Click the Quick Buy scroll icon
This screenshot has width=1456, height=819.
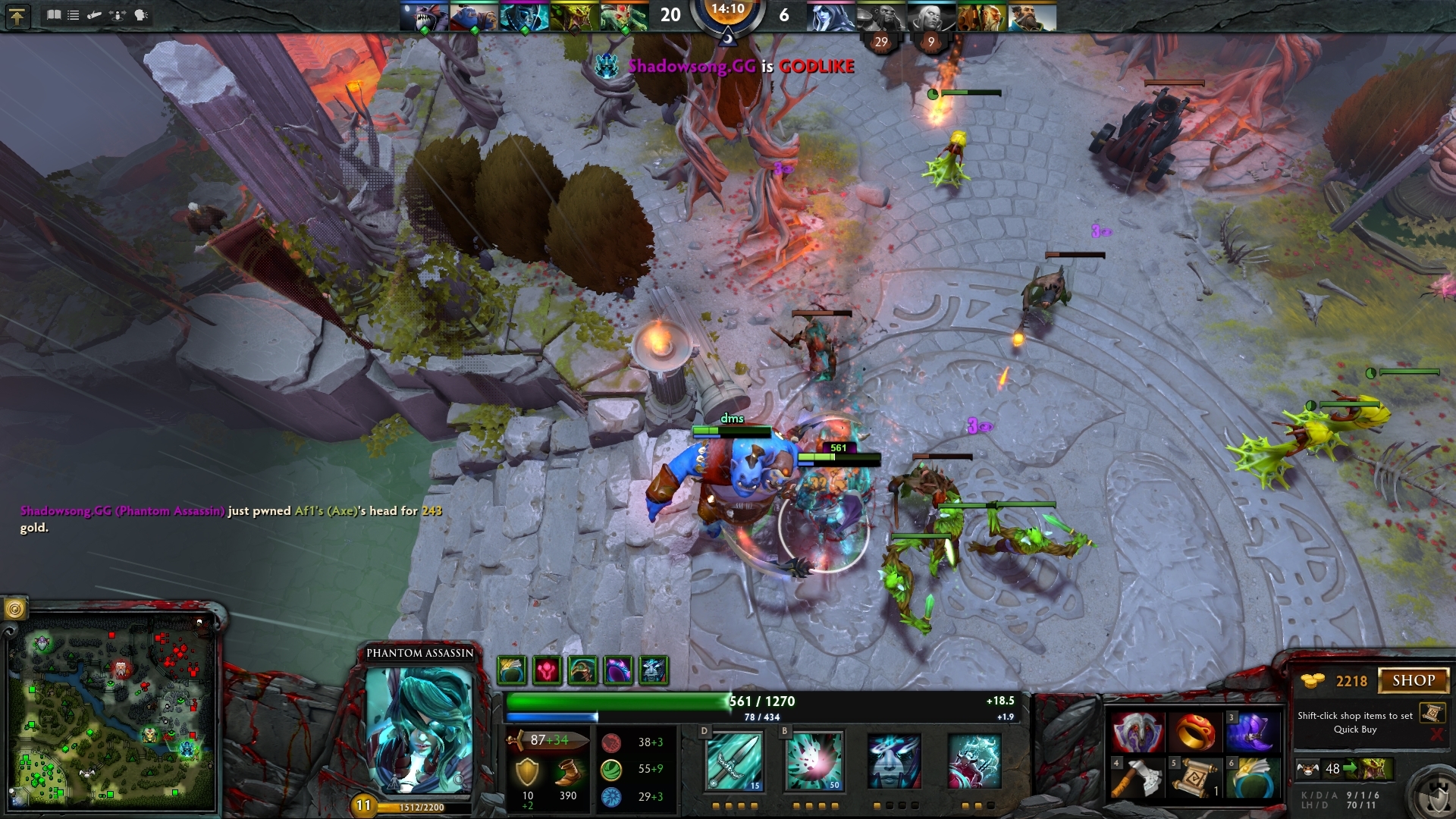click(x=1431, y=713)
